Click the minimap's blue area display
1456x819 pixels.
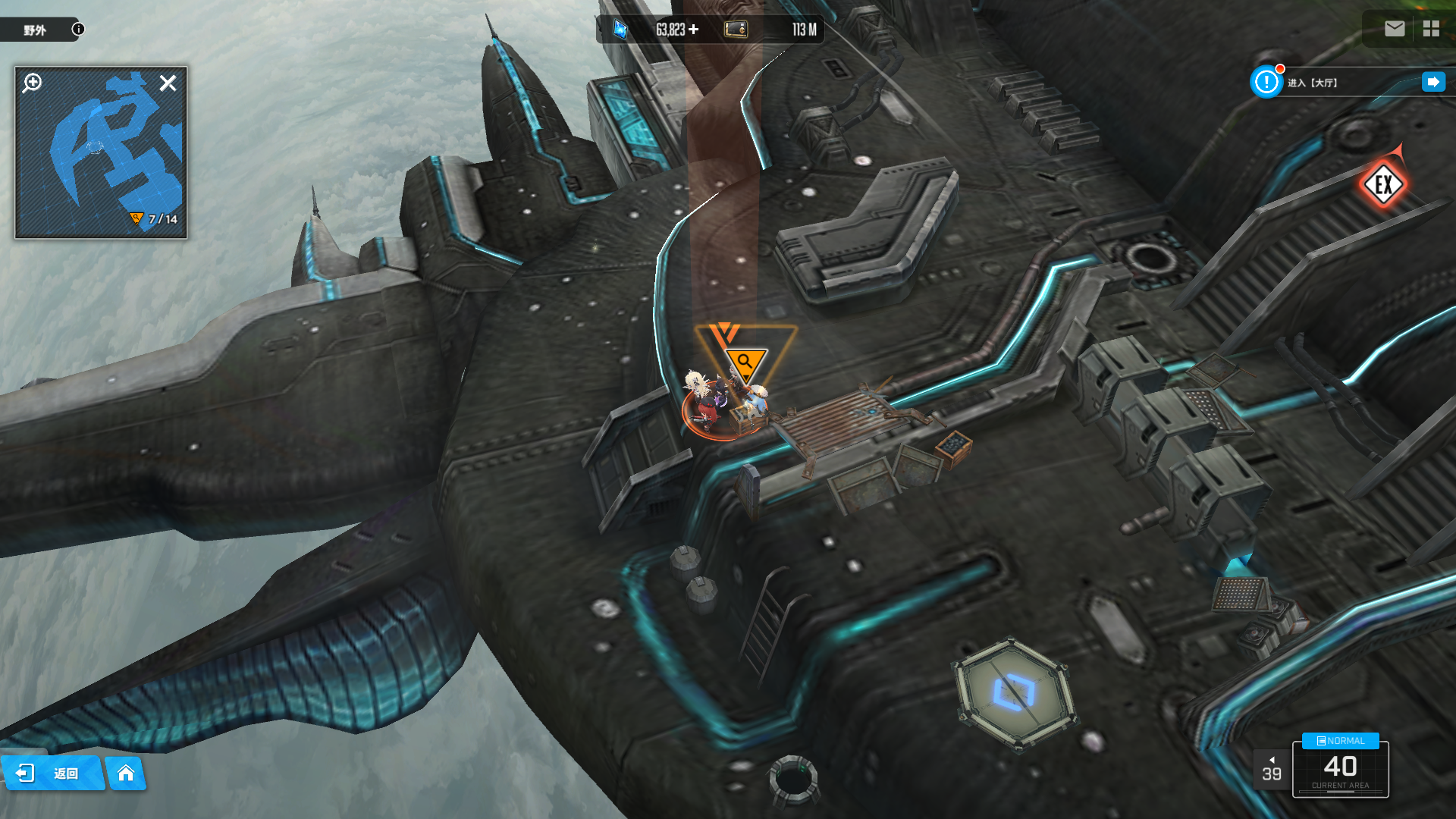click(x=114, y=144)
